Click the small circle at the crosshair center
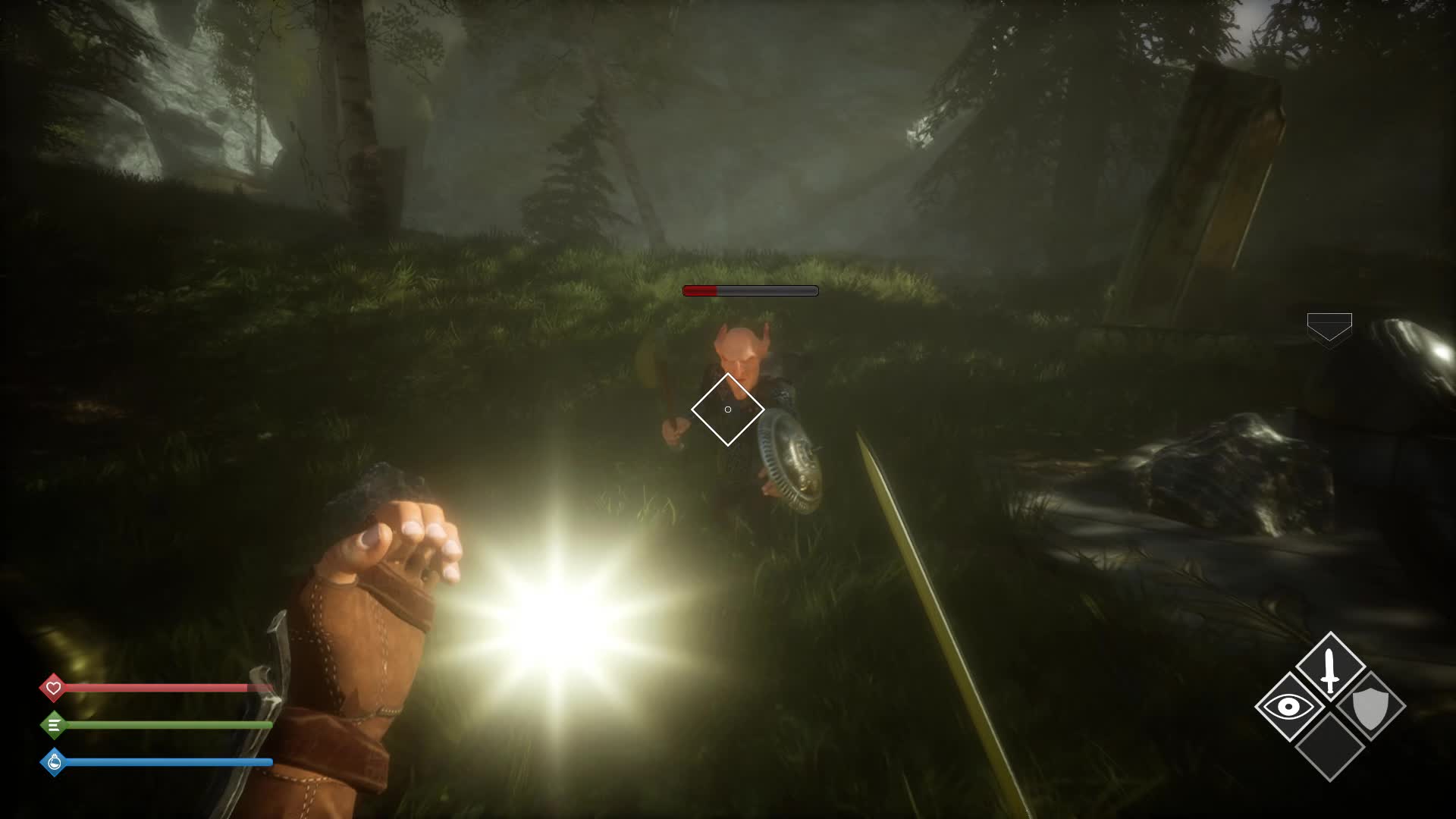Viewport: 1456px width, 819px height. coord(727,409)
